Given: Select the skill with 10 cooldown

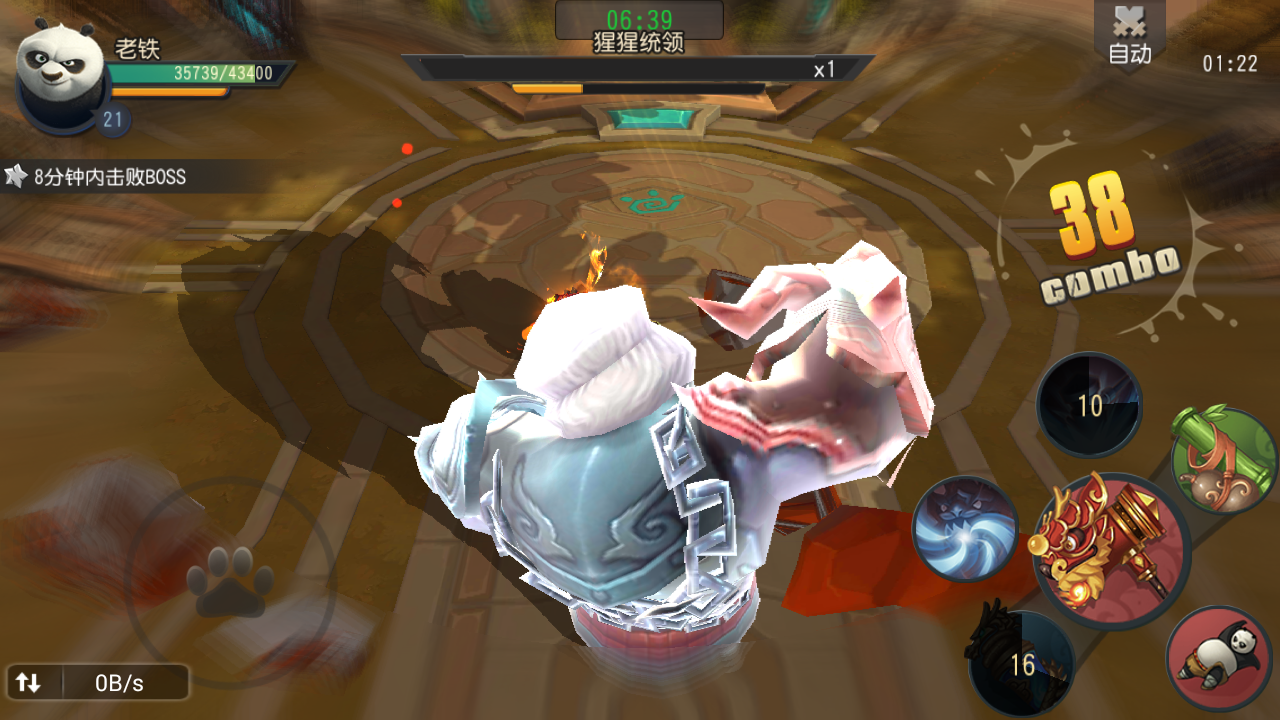Looking at the screenshot, I should click(x=1089, y=405).
